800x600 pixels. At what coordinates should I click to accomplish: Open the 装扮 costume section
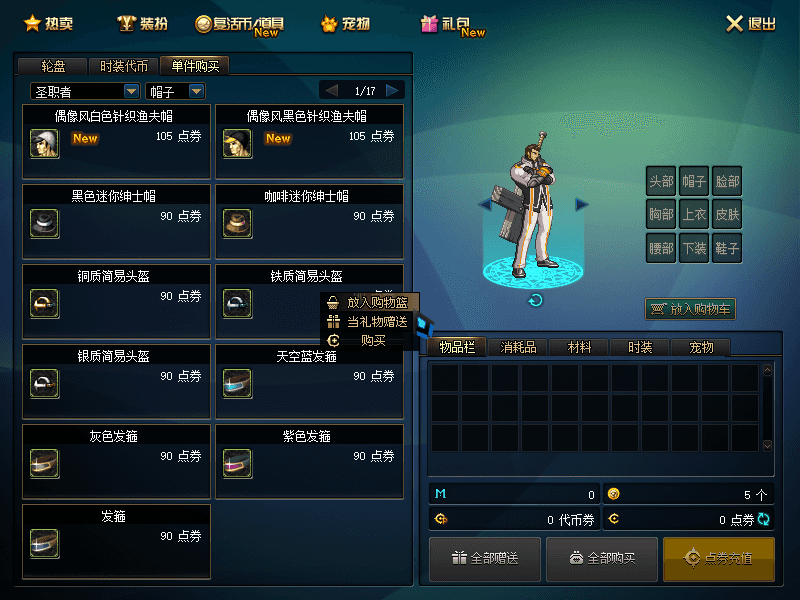tap(140, 23)
